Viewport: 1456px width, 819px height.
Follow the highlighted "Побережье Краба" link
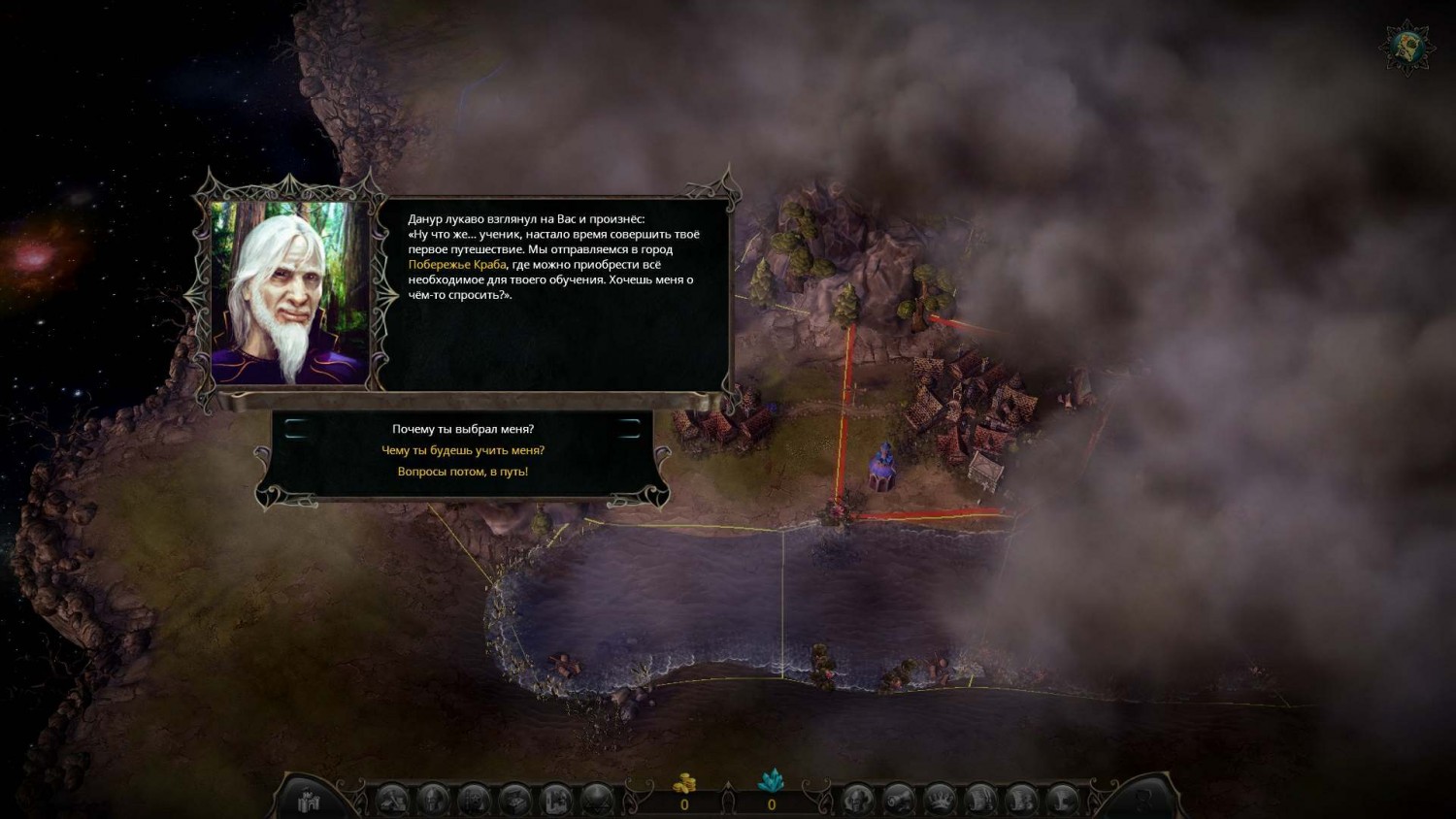point(457,265)
